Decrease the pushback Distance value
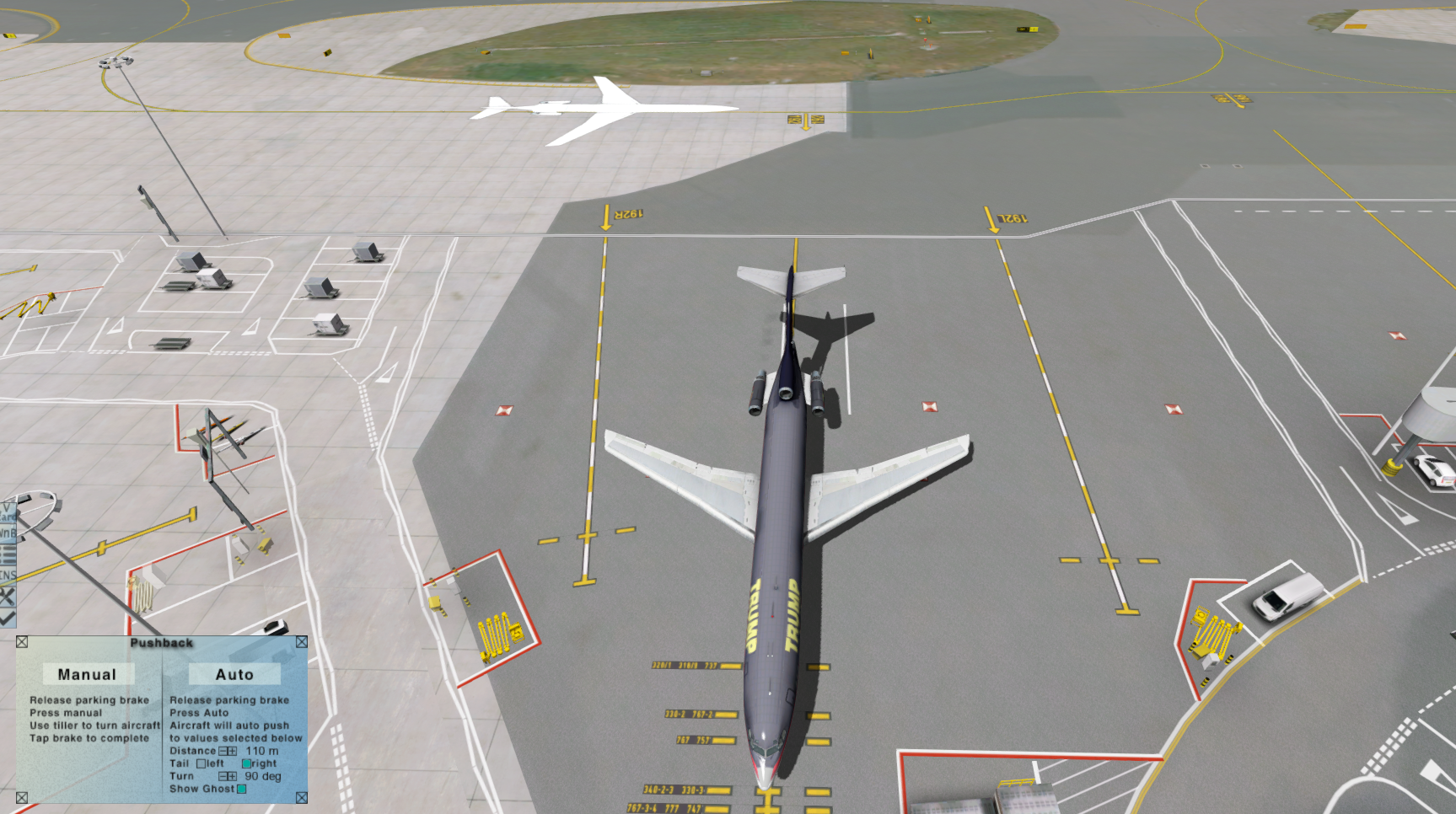This screenshot has width=1456, height=814. pos(223,751)
